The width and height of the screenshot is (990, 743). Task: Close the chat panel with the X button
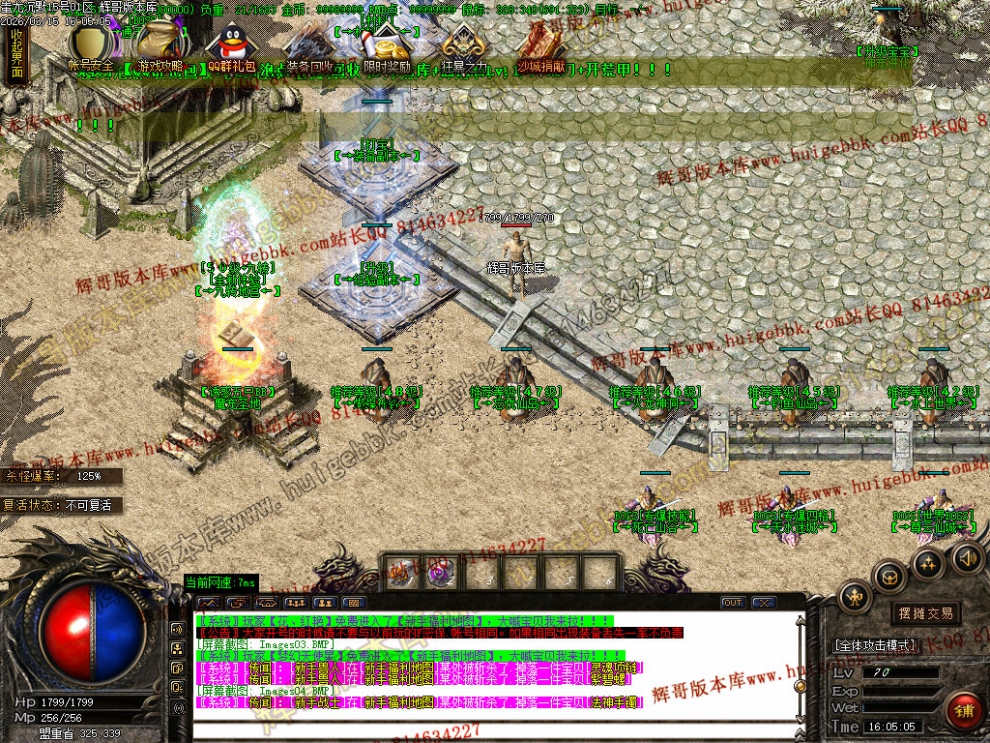pyautogui.click(x=763, y=603)
